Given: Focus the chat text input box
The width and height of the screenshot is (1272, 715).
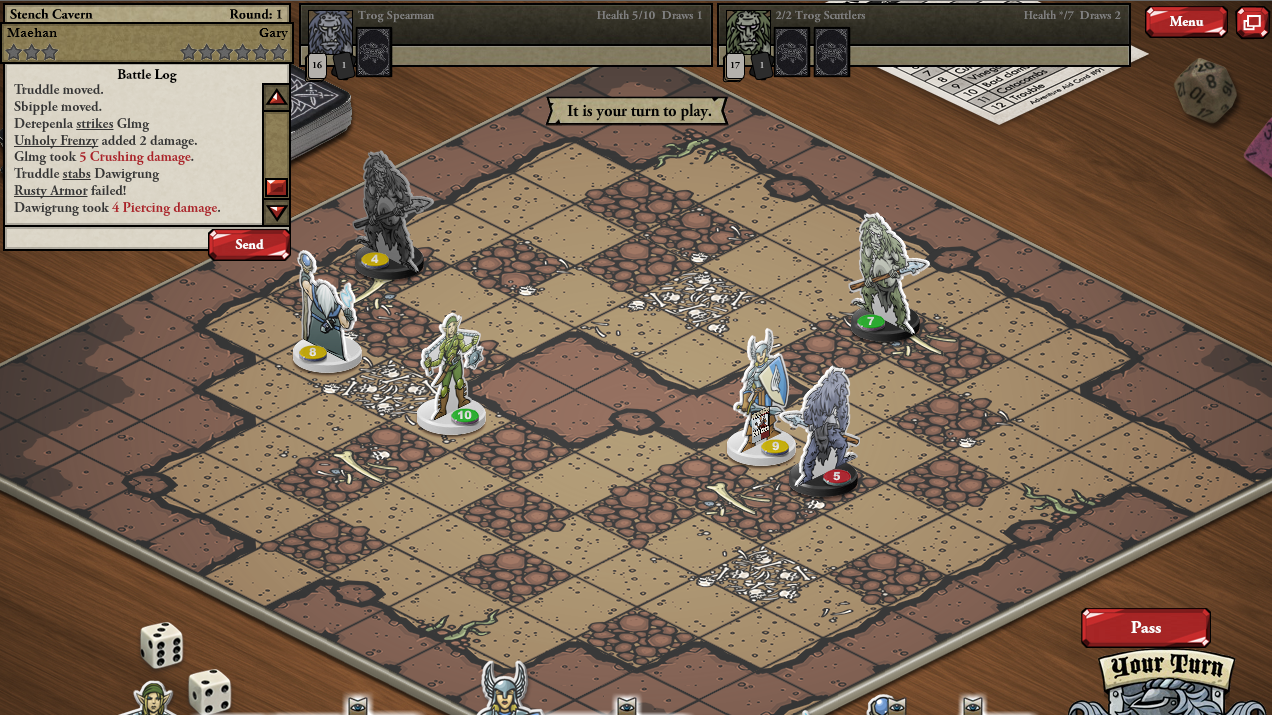Looking at the screenshot, I should click(x=106, y=238).
